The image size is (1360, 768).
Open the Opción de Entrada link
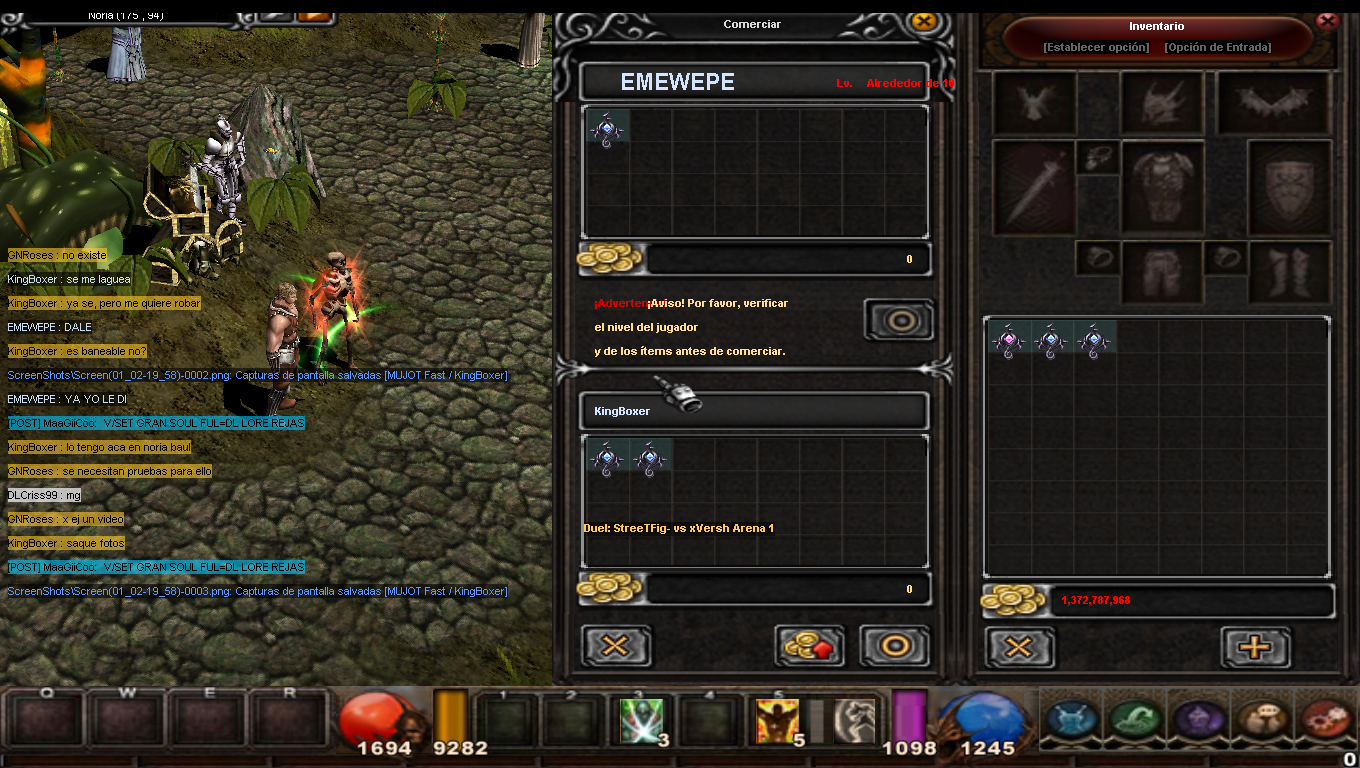(x=1217, y=47)
